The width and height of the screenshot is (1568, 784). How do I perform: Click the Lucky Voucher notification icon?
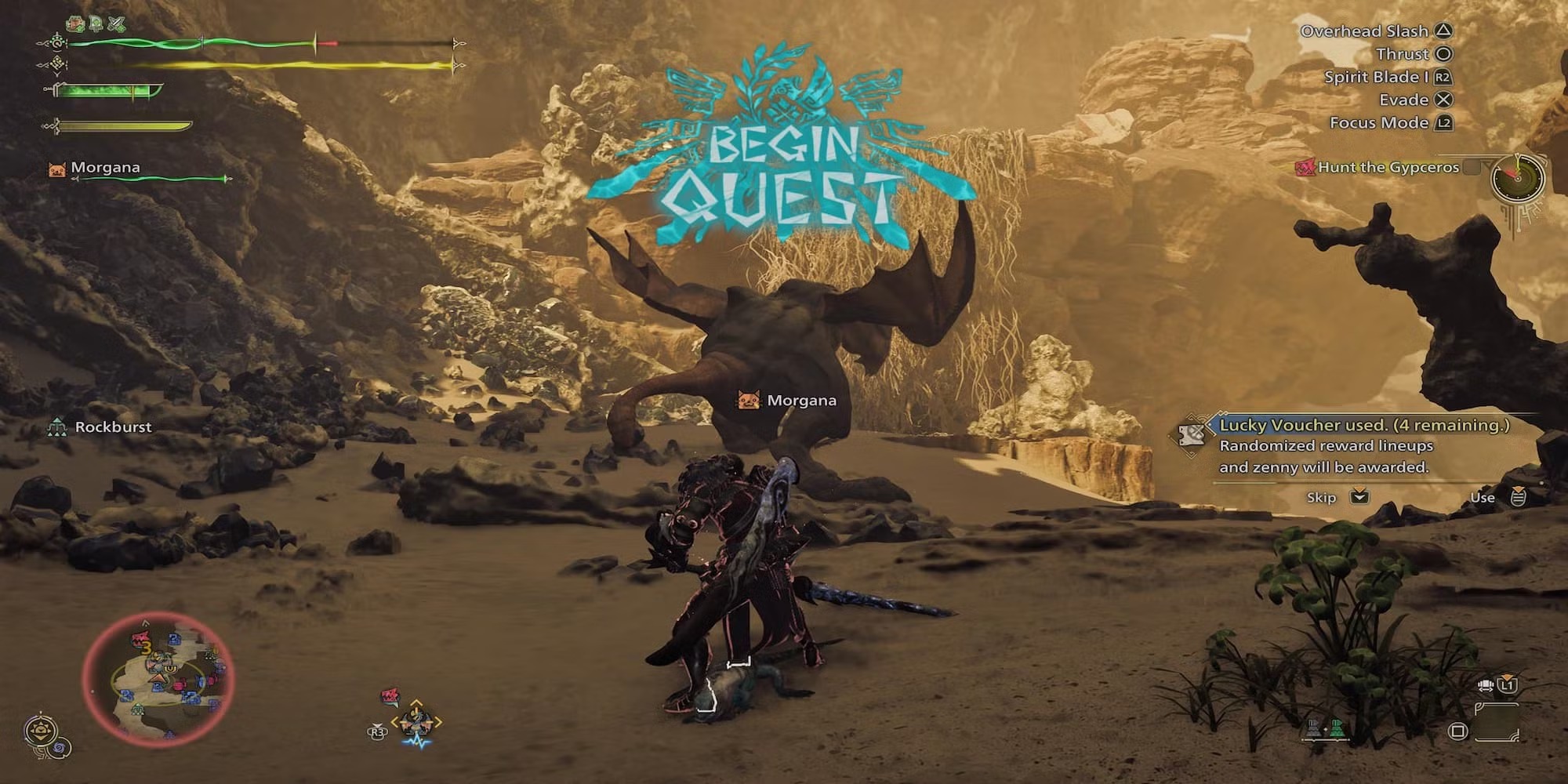click(1192, 434)
